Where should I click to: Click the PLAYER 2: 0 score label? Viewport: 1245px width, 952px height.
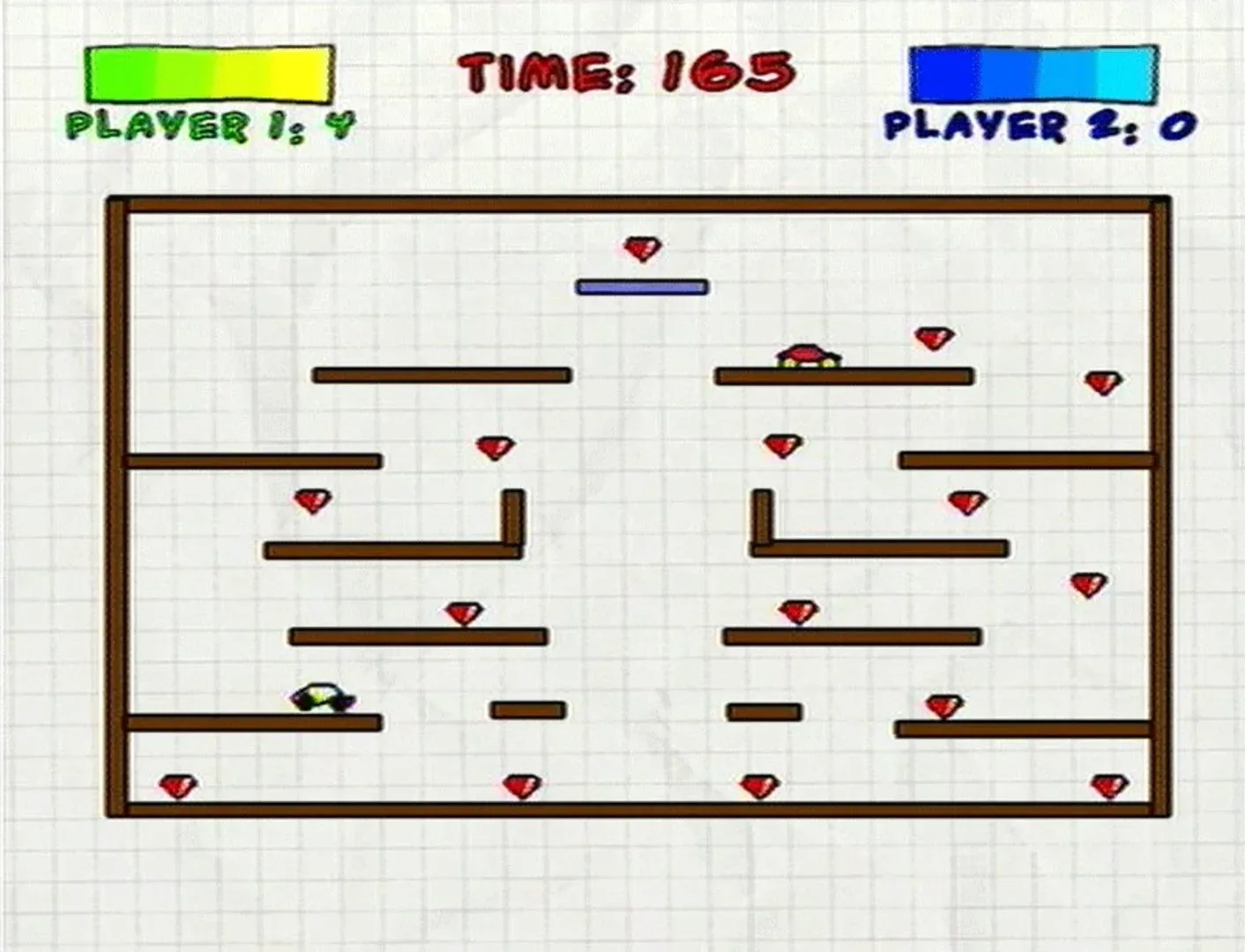(1036, 125)
